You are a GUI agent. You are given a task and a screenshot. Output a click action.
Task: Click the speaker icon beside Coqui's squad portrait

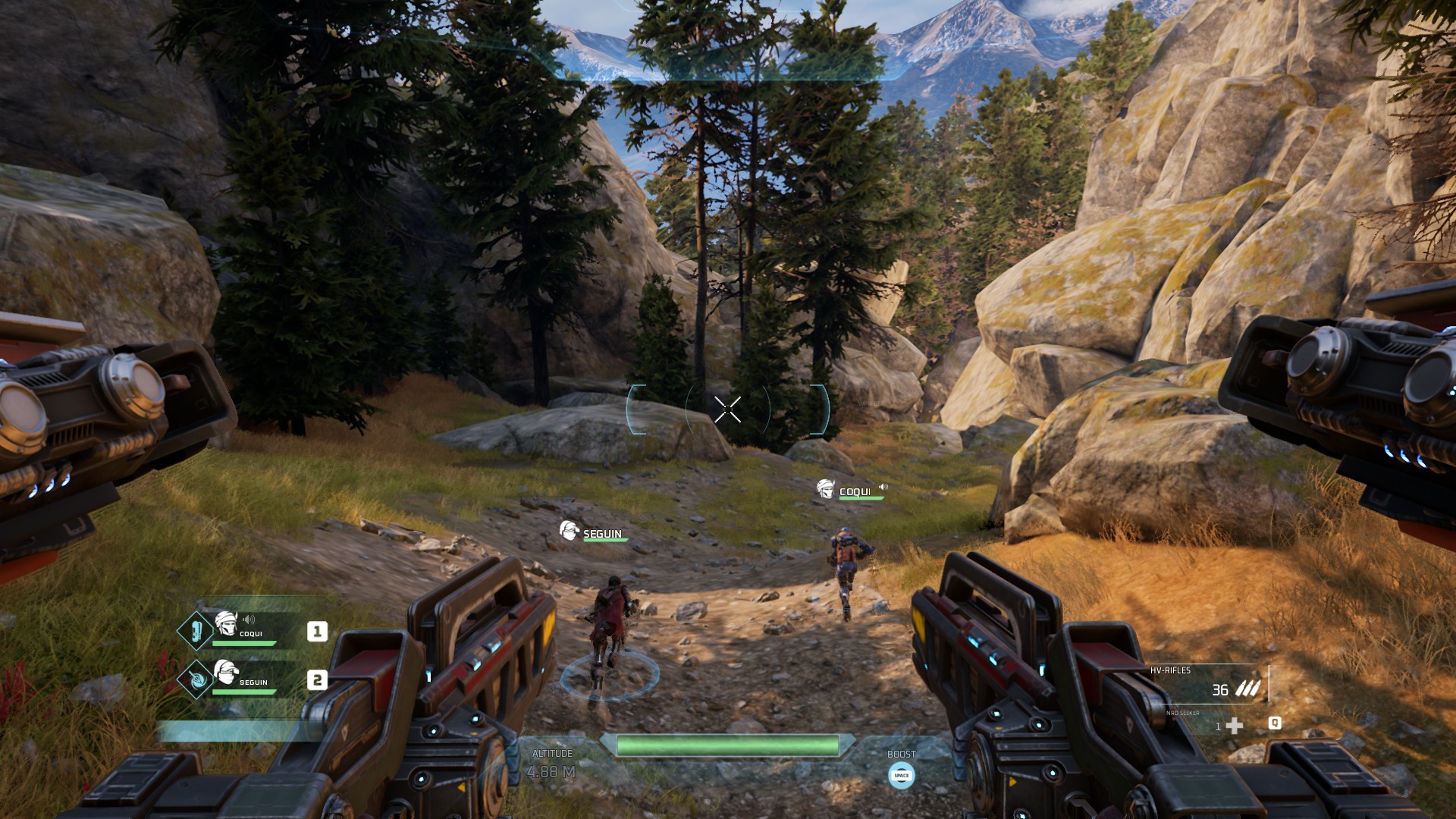249,620
